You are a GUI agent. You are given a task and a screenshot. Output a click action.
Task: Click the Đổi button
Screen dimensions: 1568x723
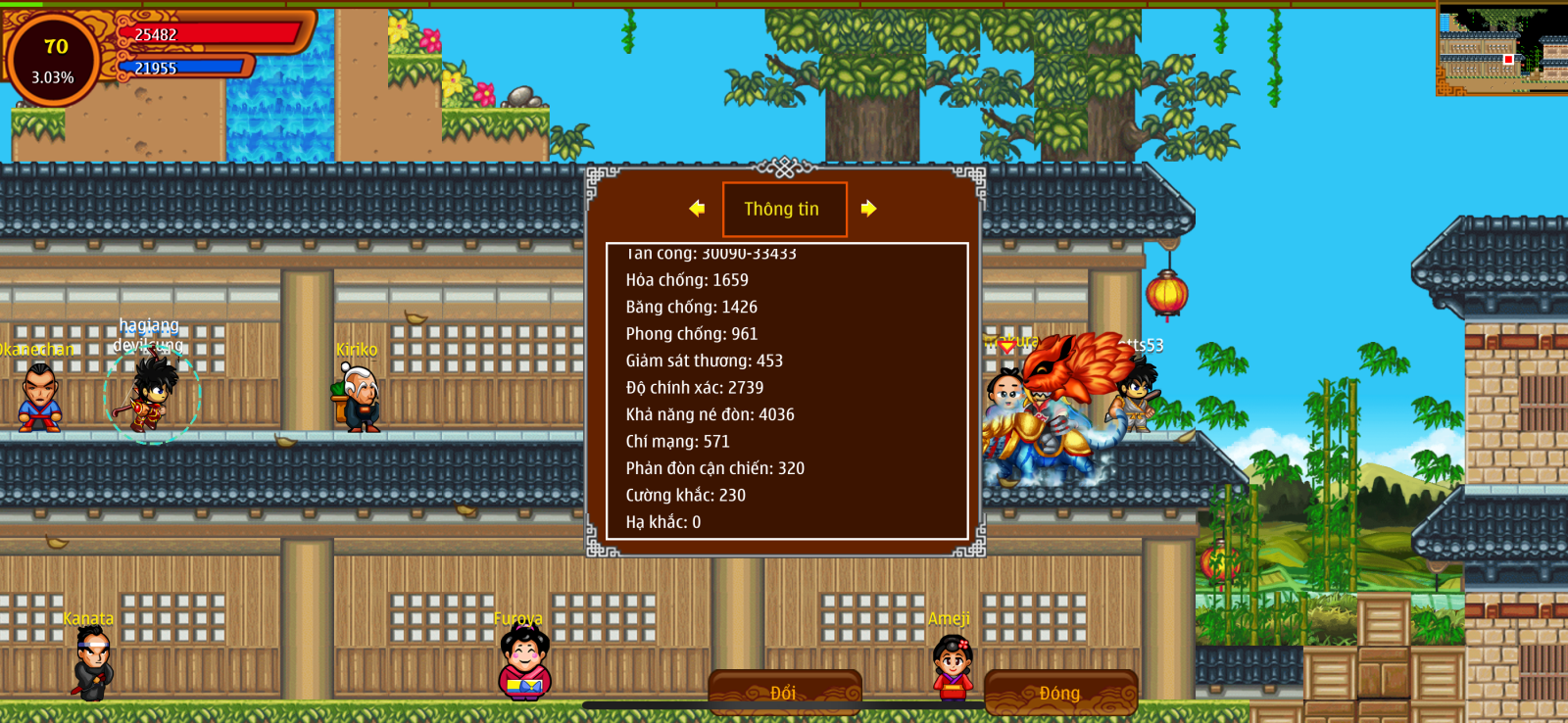pos(784,693)
